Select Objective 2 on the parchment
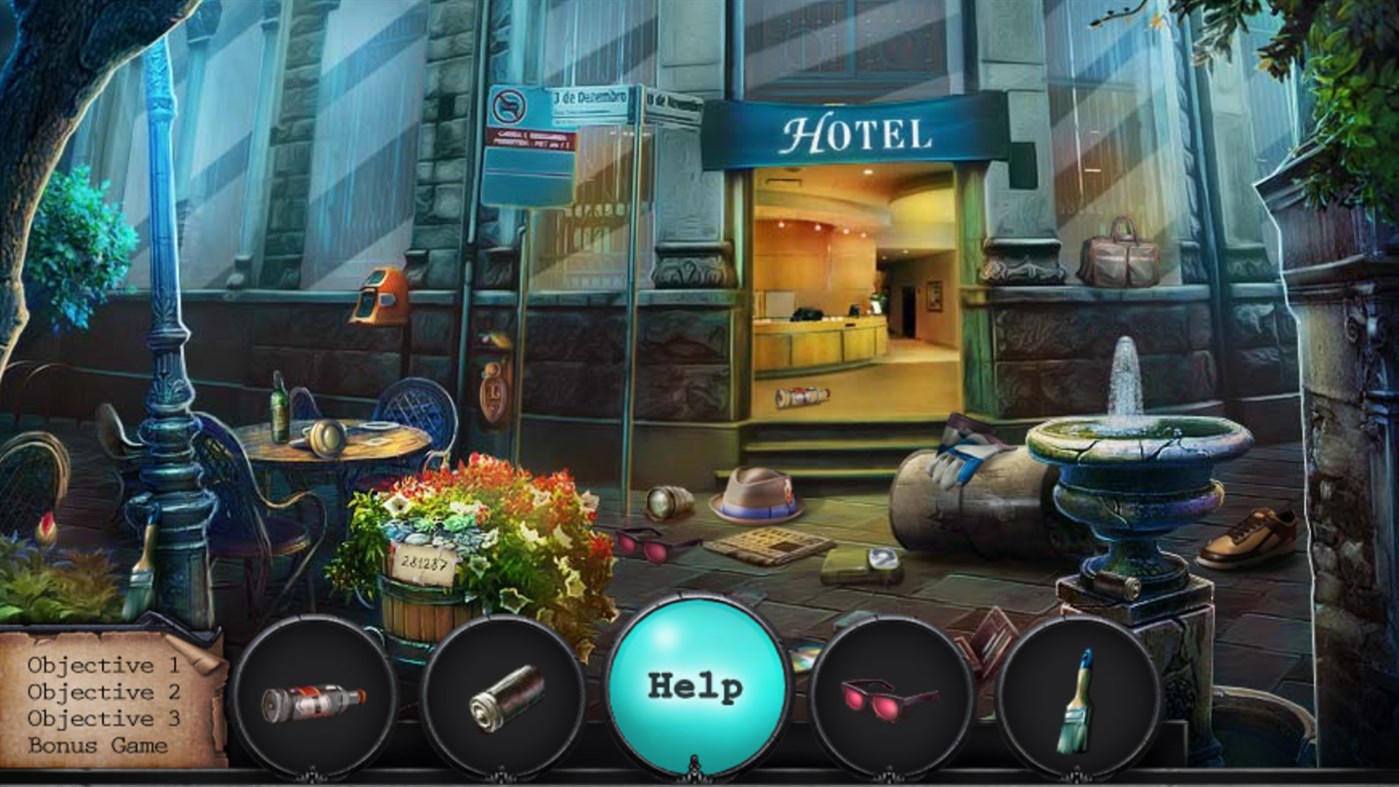The width and height of the screenshot is (1399, 787). tap(102, 690)
